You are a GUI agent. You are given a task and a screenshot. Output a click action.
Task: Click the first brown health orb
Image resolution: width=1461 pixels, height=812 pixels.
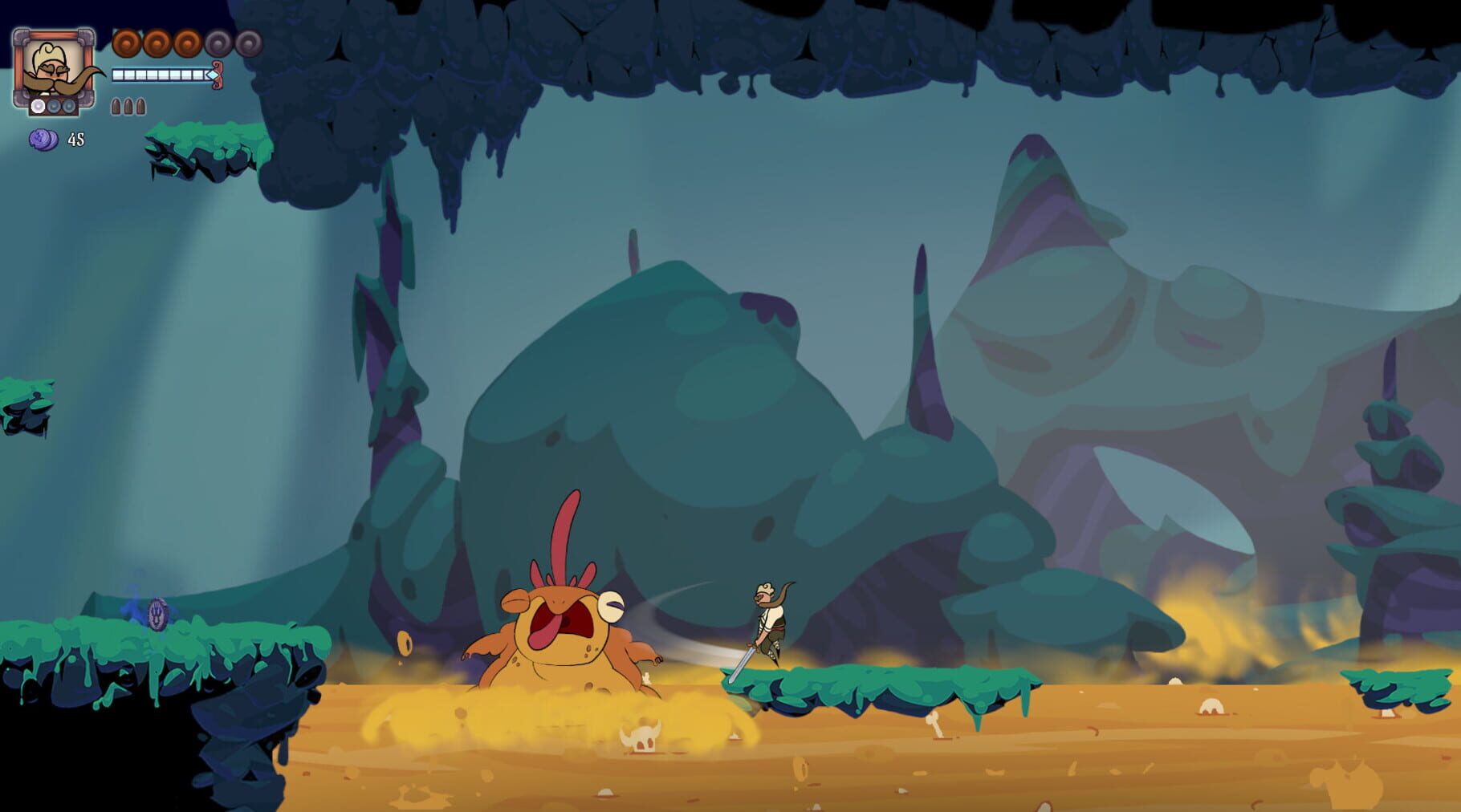click(x=125, y=43)
